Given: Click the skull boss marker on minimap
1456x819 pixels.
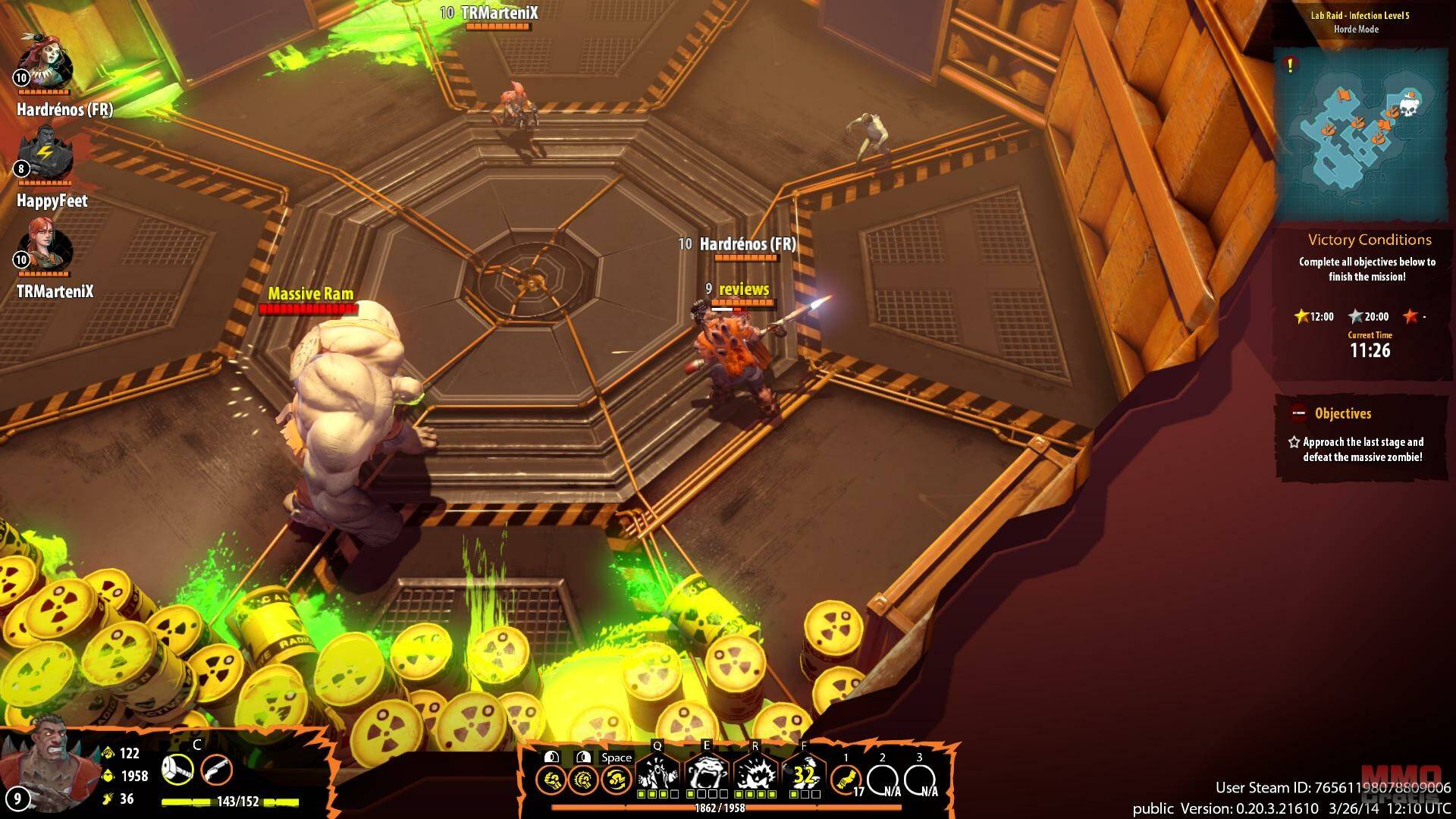Looking at the screenshot, I should [1407, 107].
